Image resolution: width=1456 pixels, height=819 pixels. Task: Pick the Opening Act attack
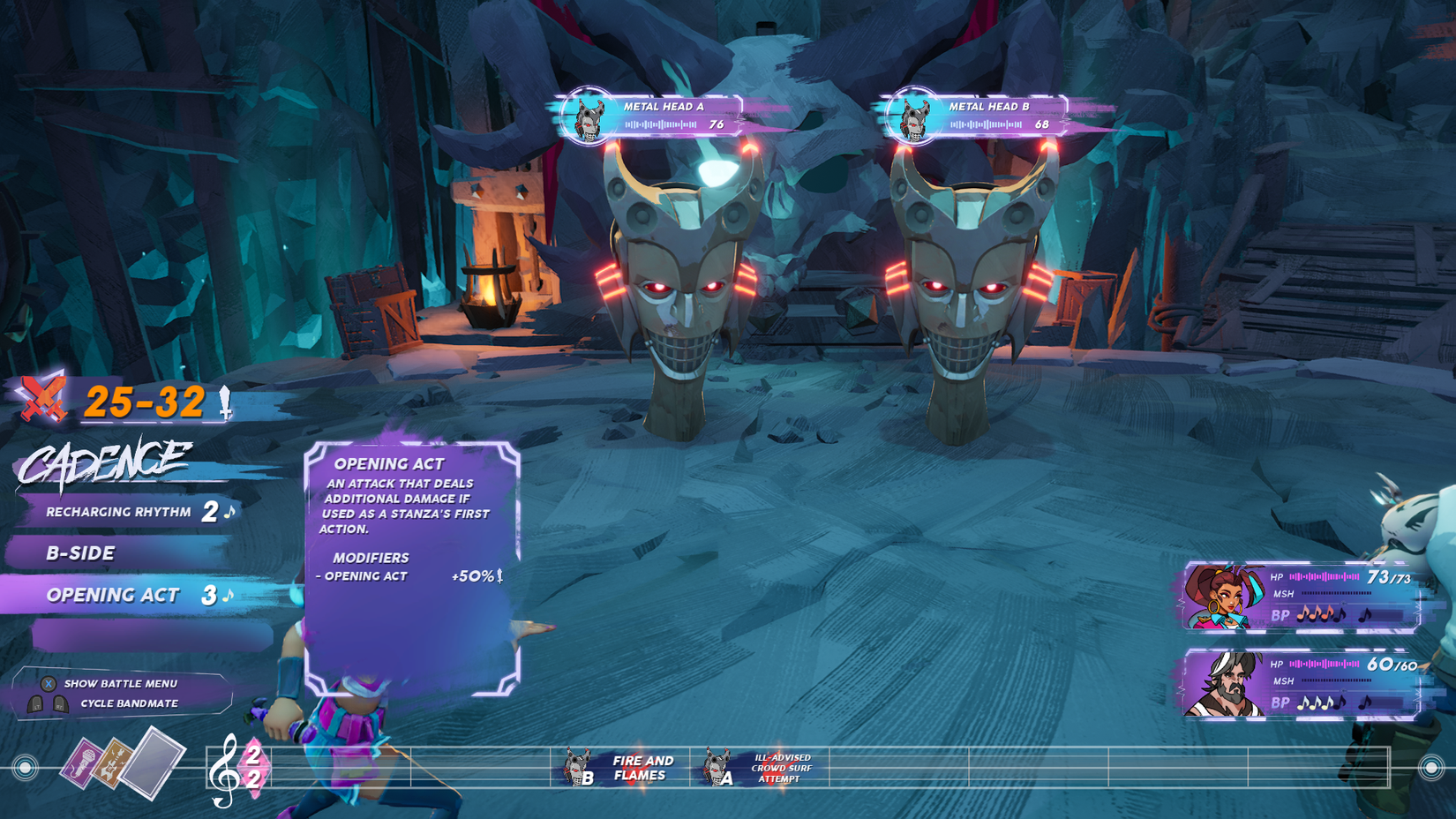(113, 595)
